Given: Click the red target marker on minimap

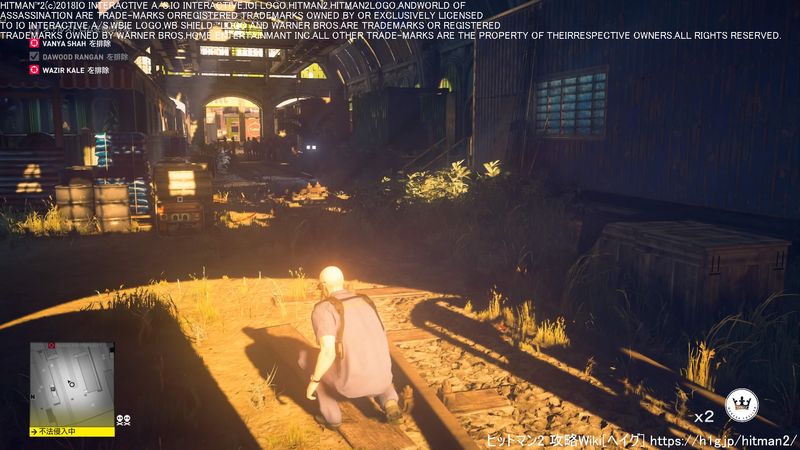Looking at the screenshot, I should pos(51,346).
